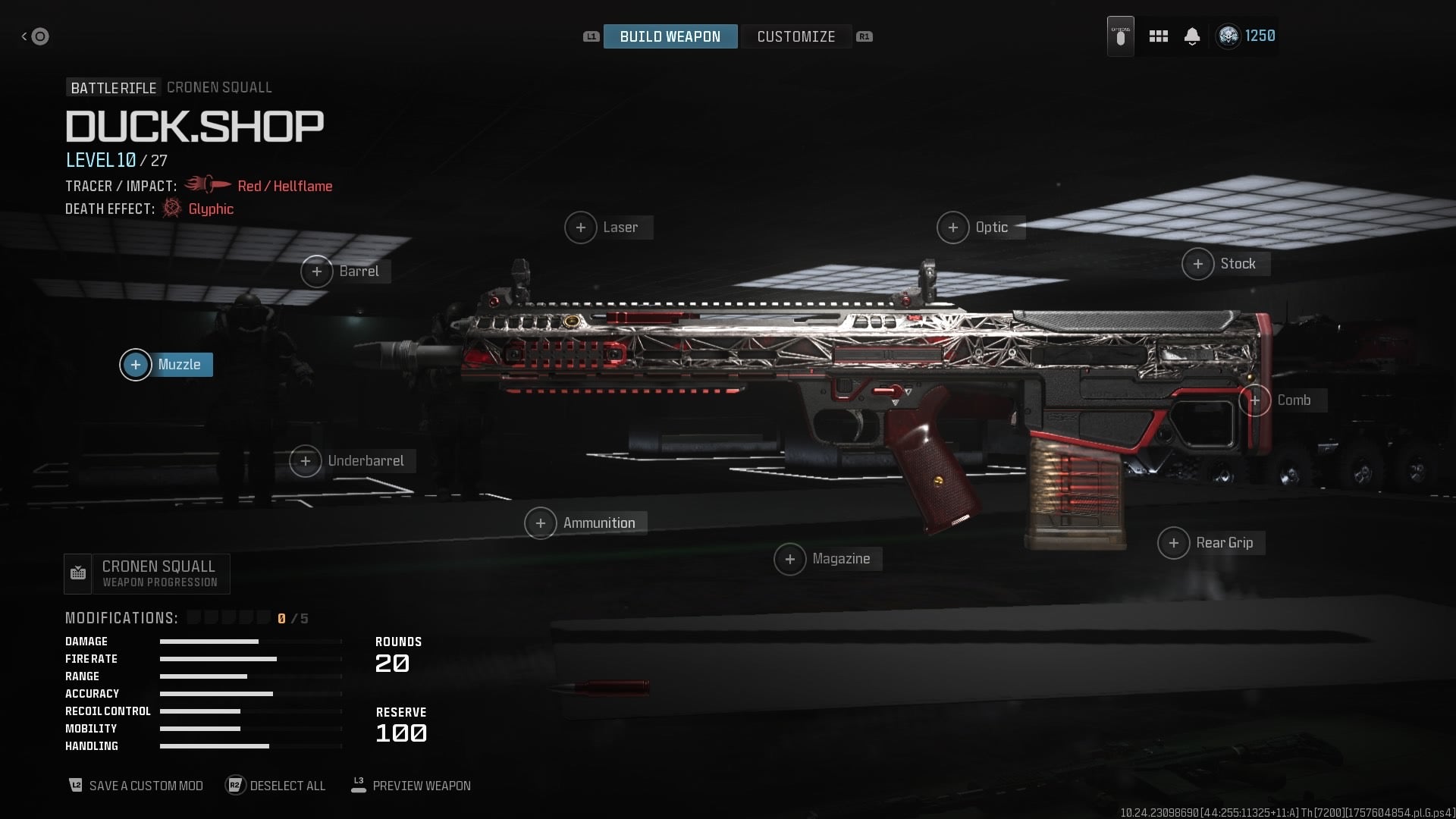Select the Build Weapon tab
The height and width of the screenshot is (819, 1456).
(670, 36)
